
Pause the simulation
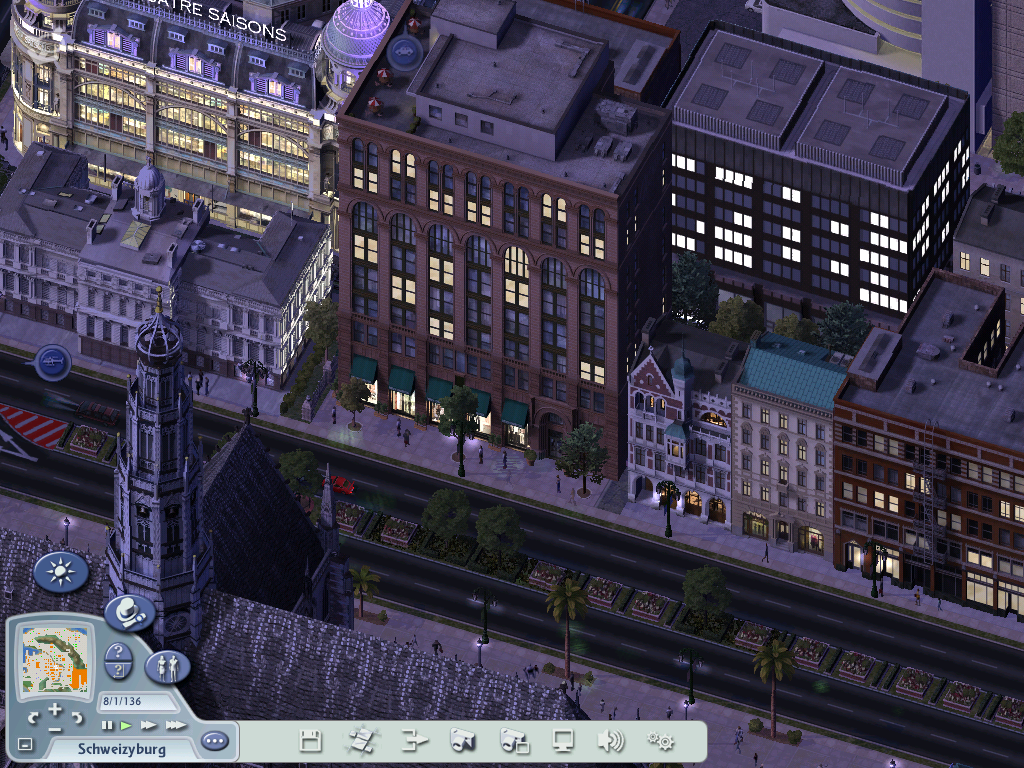point(107,725)
